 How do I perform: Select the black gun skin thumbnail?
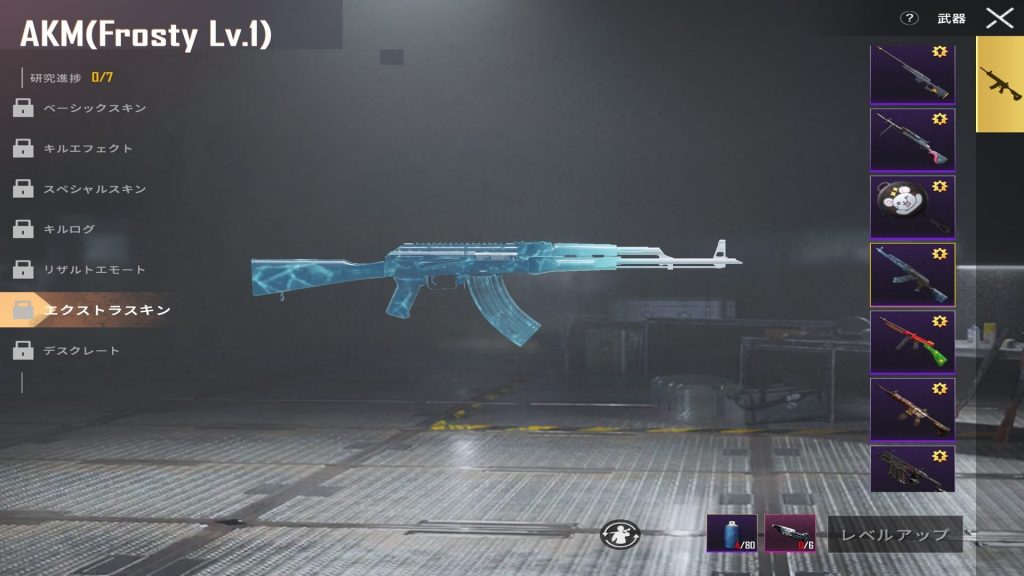912,469
